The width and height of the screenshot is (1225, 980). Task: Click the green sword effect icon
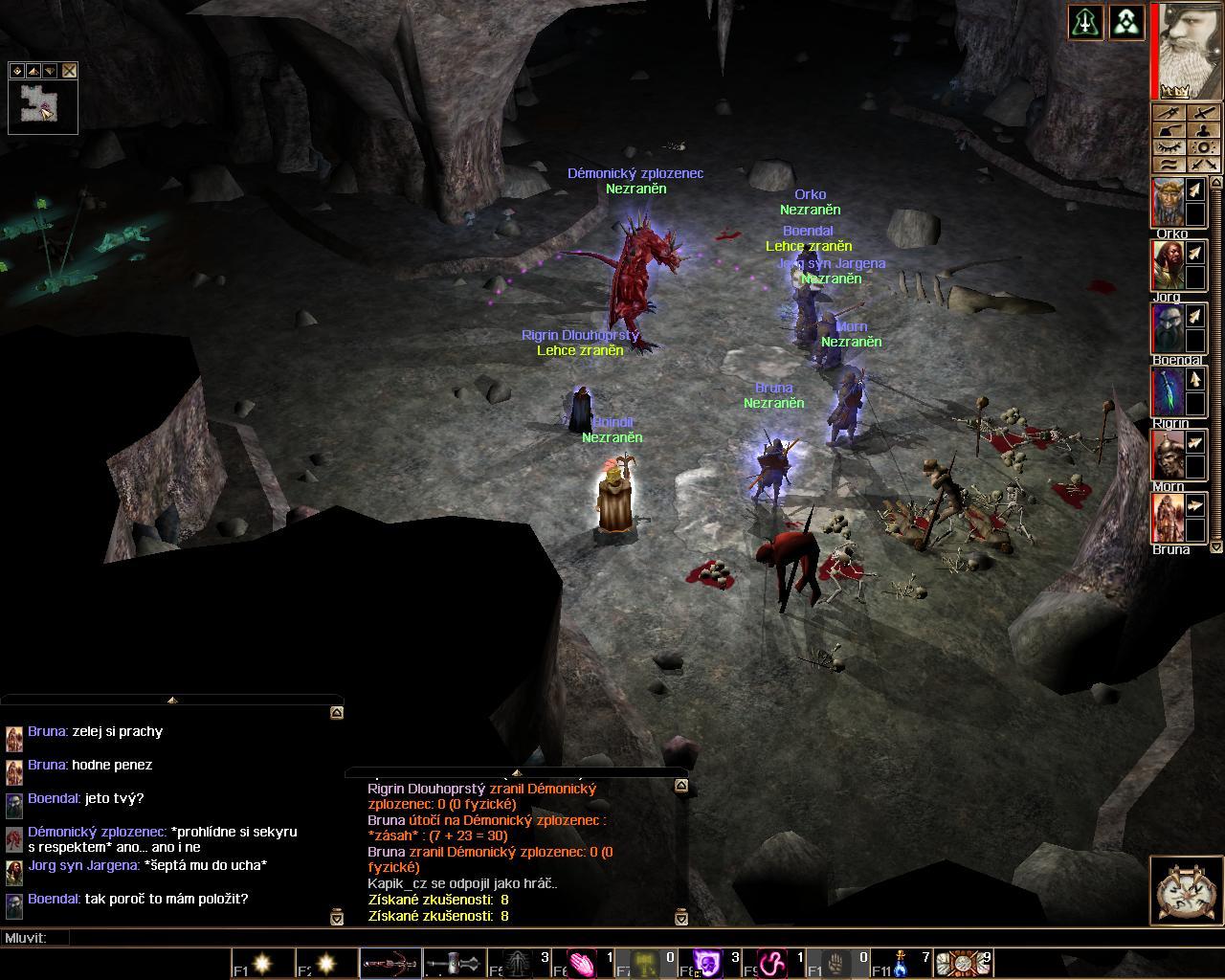coord(1086,22)
